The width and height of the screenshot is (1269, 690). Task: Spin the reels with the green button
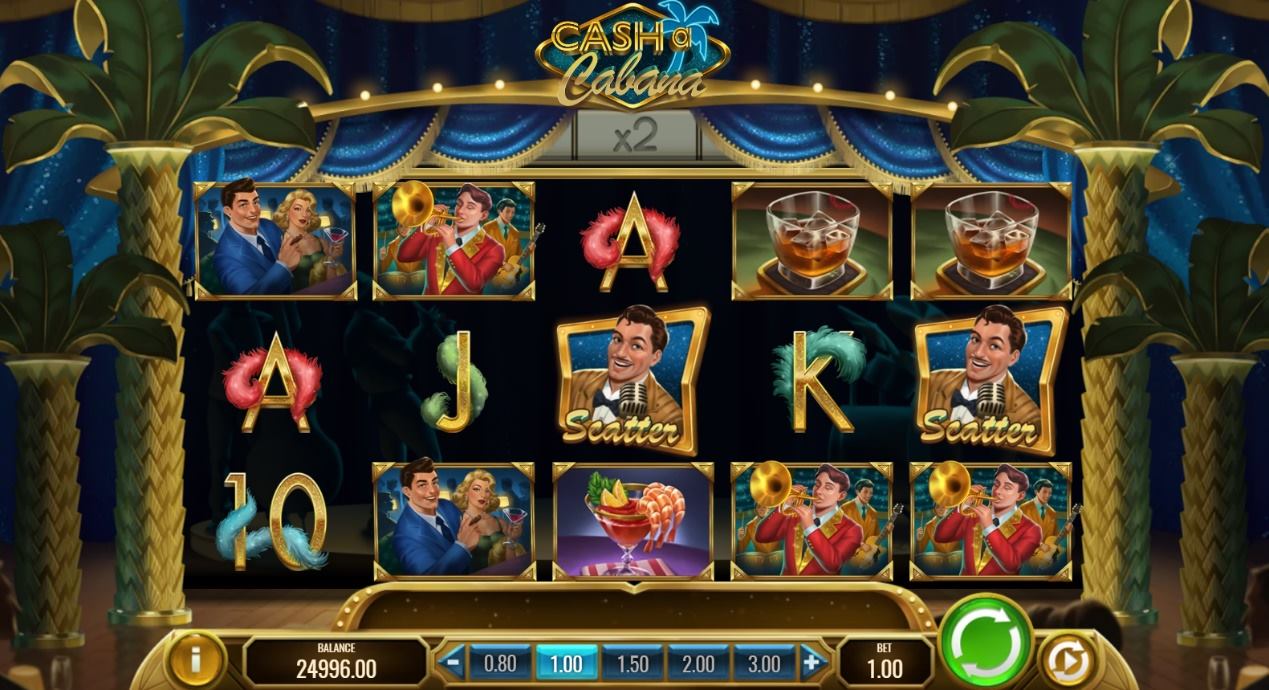coord(986,642)
